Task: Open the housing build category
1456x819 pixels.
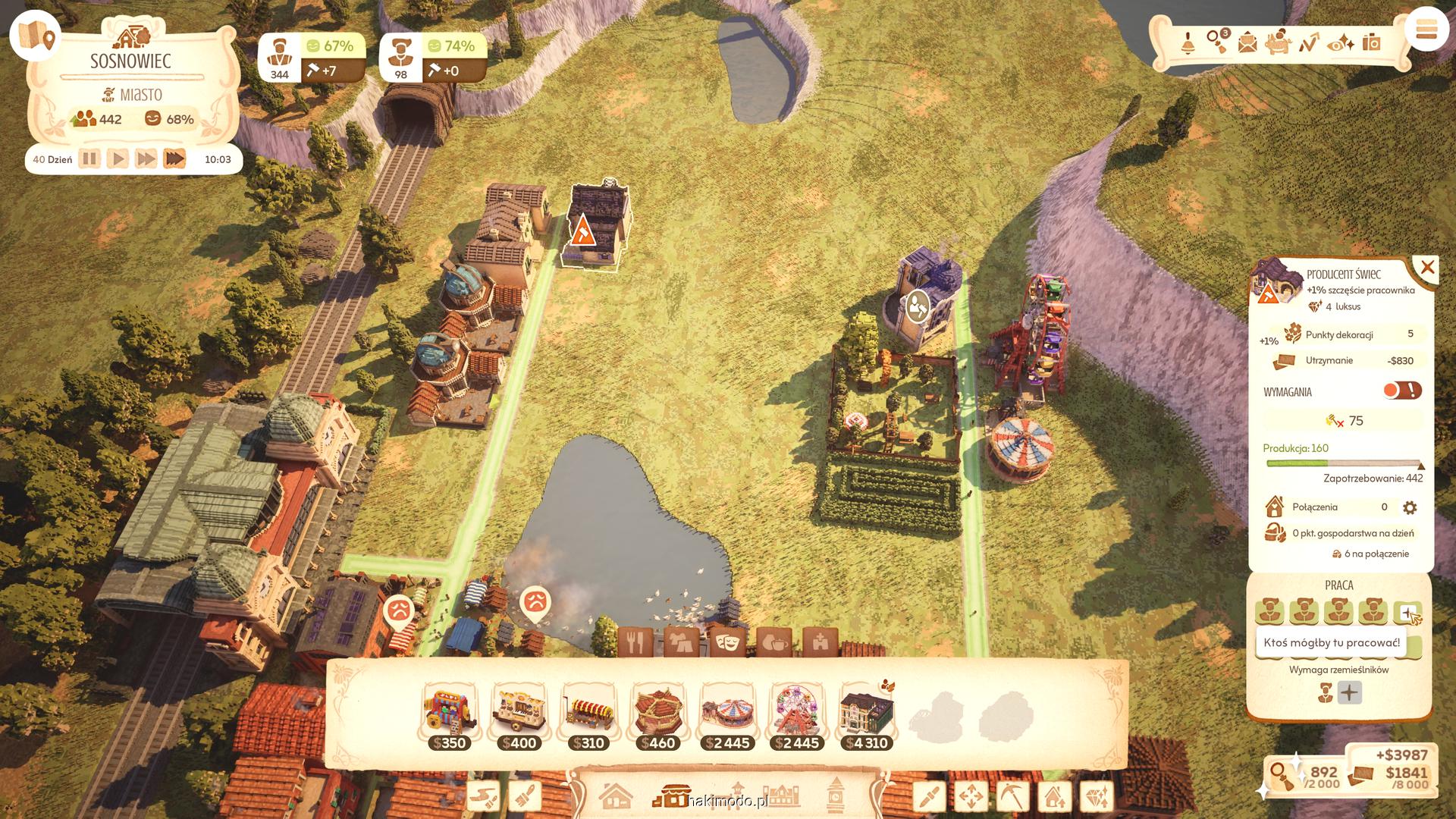Action: coord(615,796)
